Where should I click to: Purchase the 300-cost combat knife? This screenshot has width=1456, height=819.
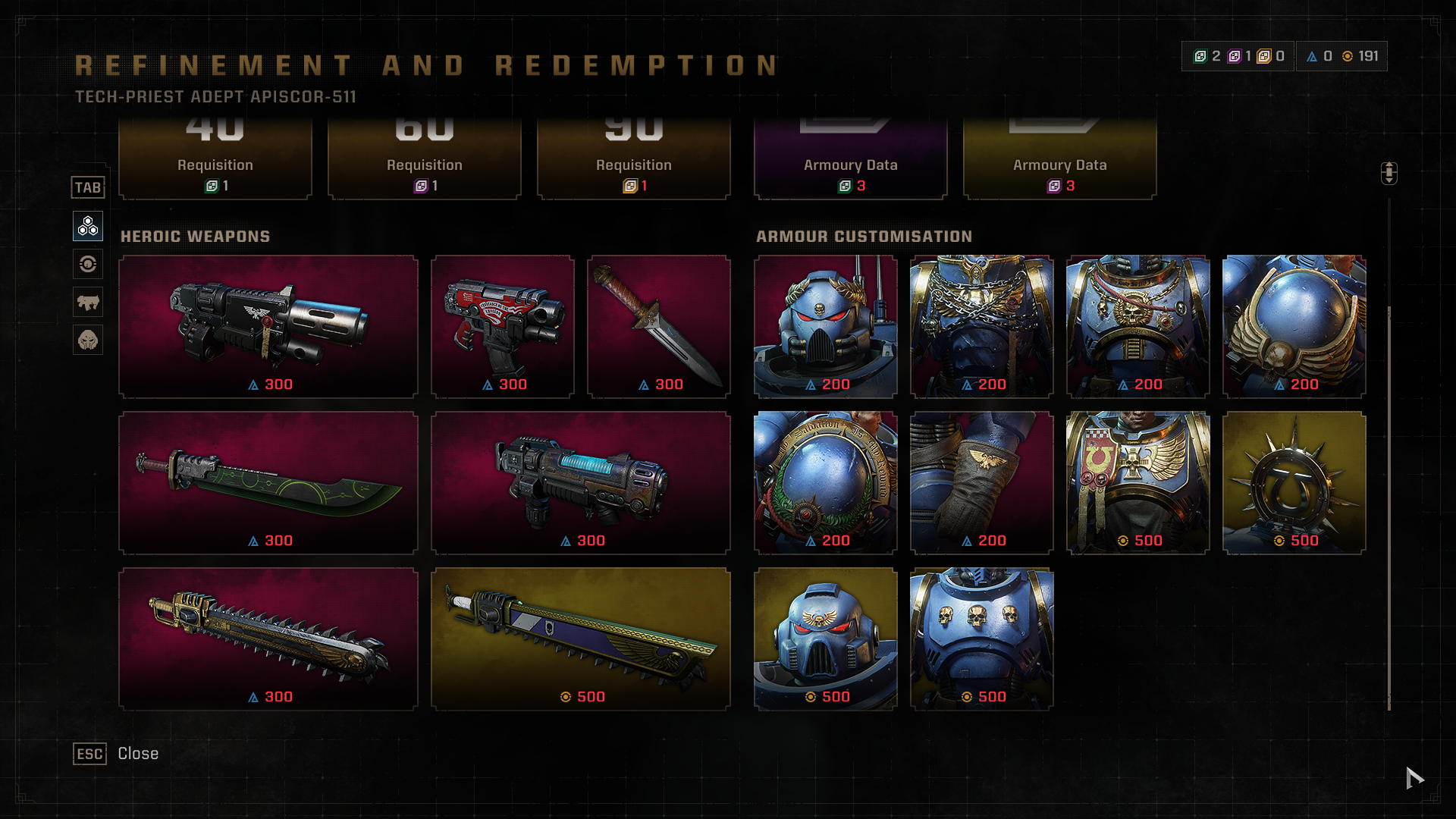point(658,326)
